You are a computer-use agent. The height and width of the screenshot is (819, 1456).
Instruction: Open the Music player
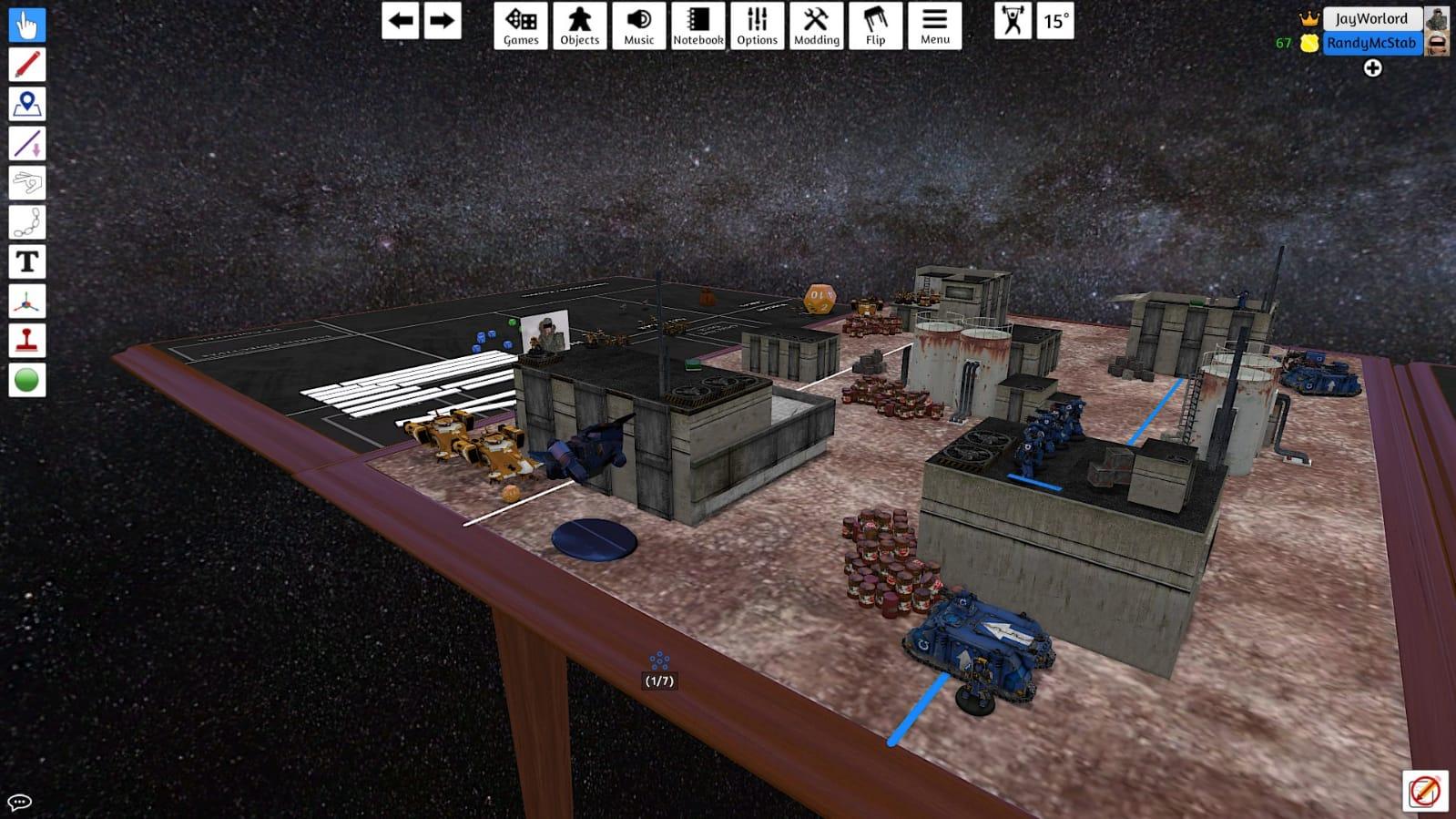[x=638, y=25]
